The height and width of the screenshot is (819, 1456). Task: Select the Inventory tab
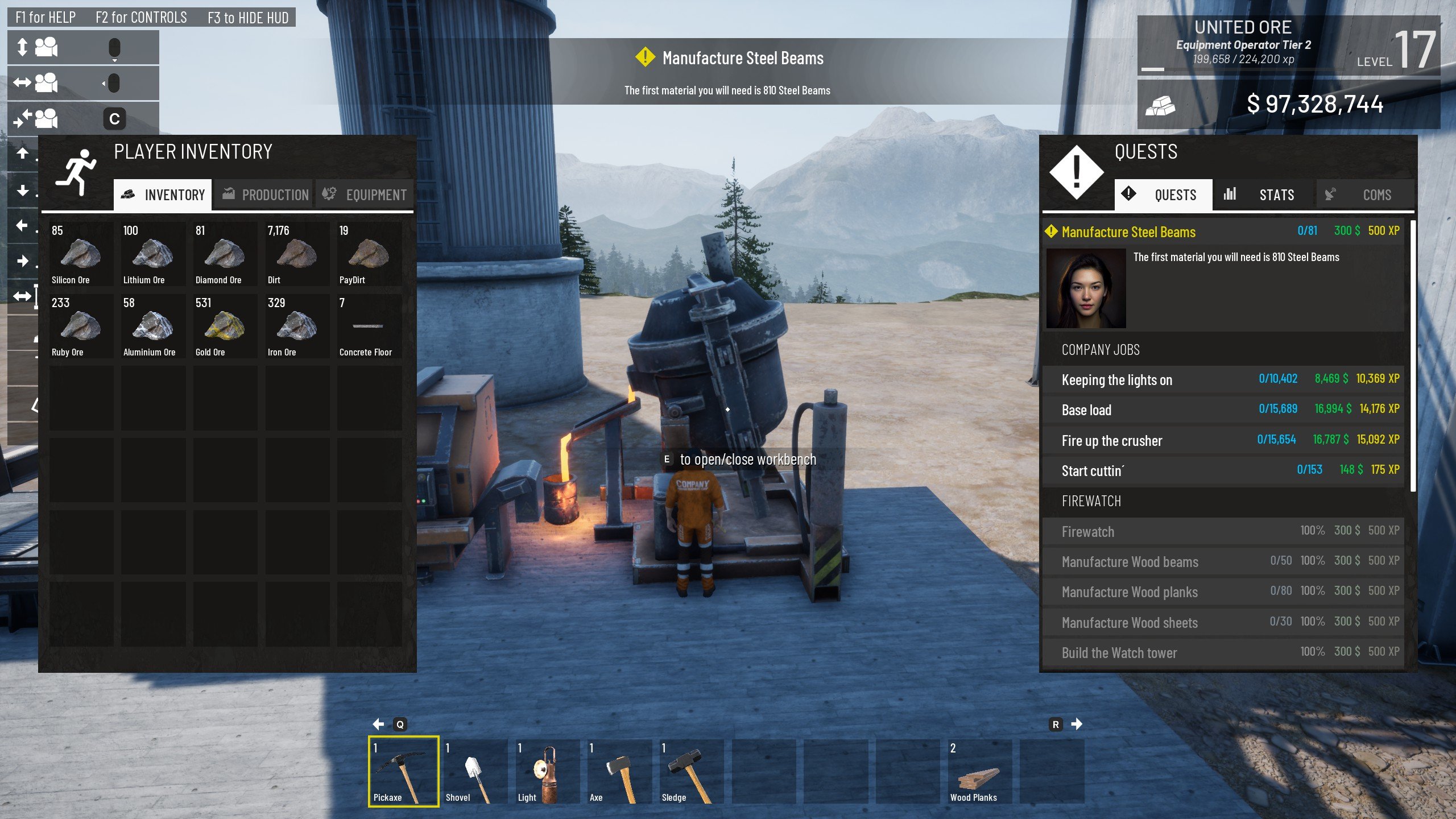[163, 195]
